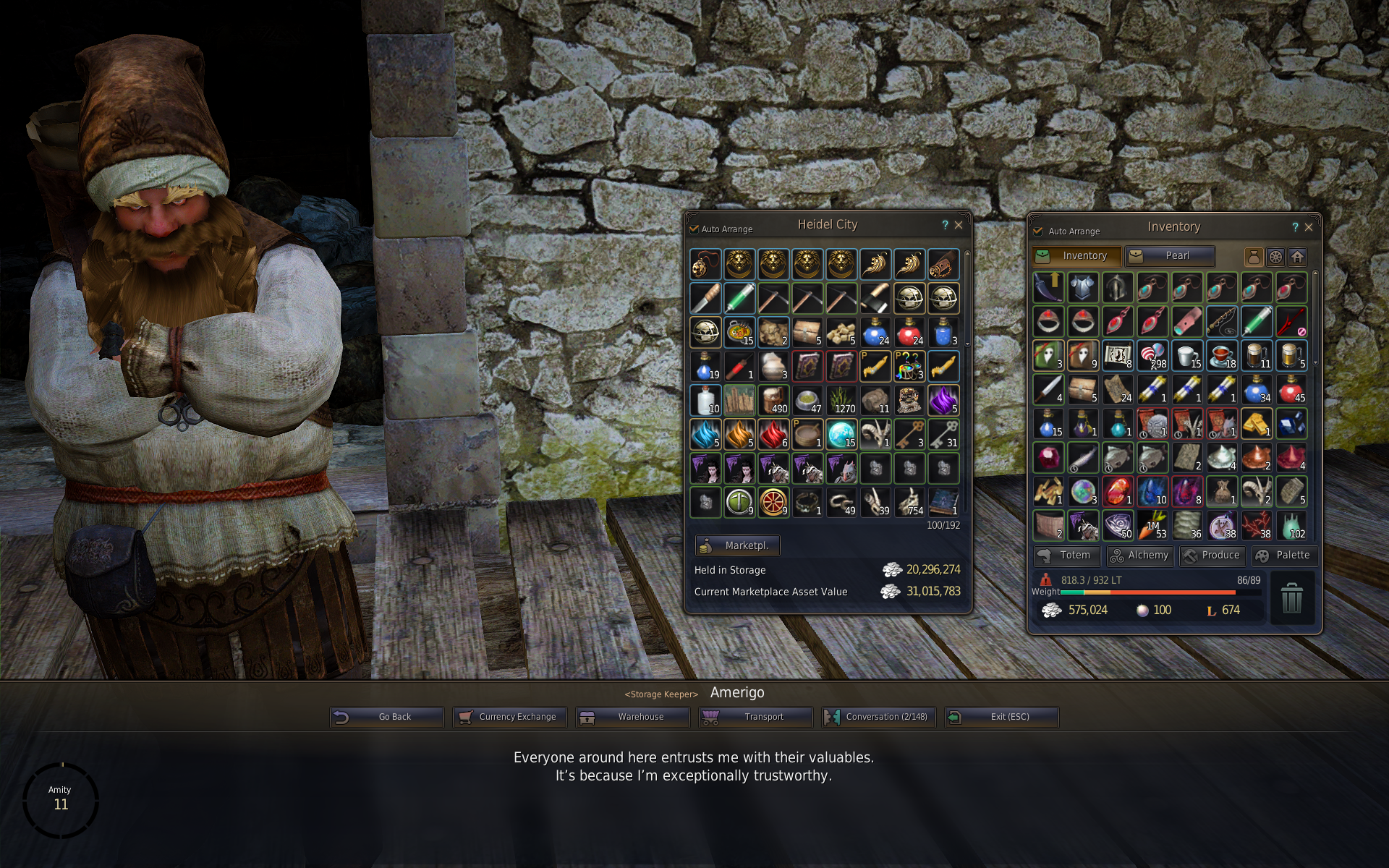
Task: Open the Marketpl. button in storage
Action: tap(737, 545)
